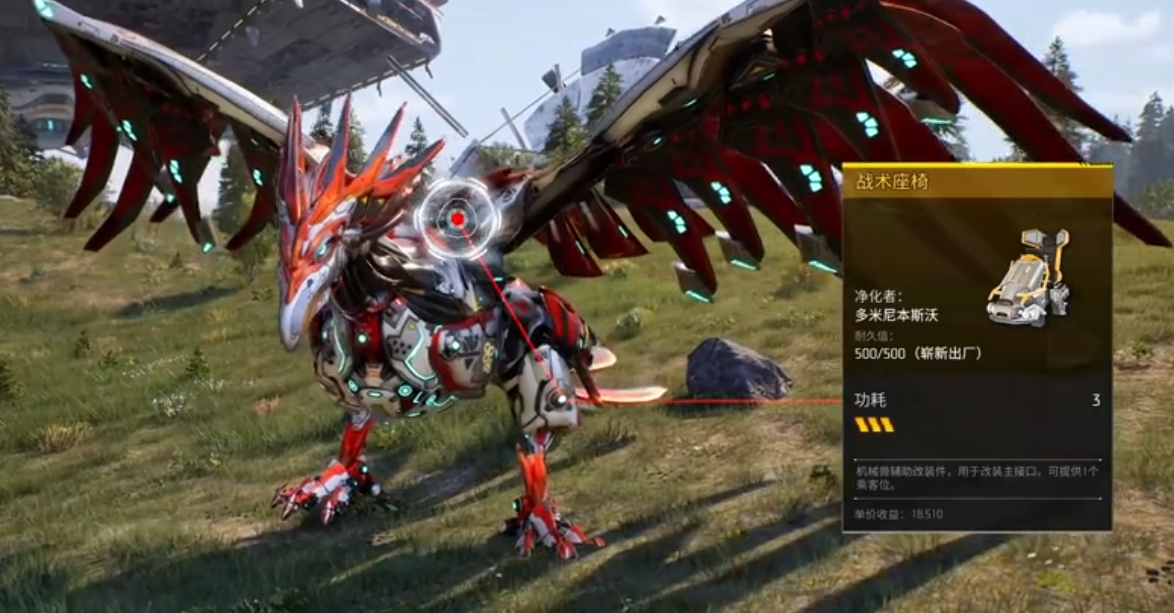Click the tactical seat item image
Viewport: 1174px width, 613px height.
(x=1029, y=276)
